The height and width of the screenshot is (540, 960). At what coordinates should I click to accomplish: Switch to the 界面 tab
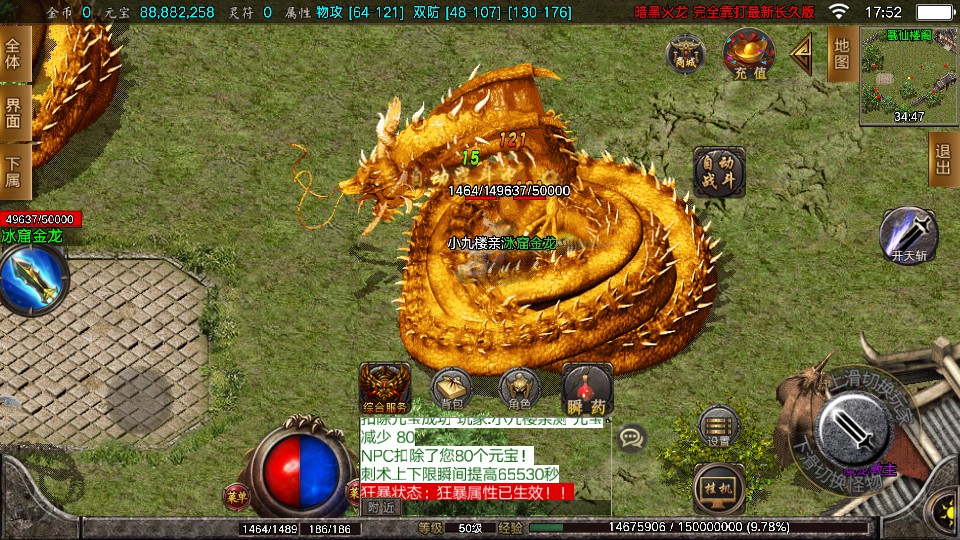point(15,113)
